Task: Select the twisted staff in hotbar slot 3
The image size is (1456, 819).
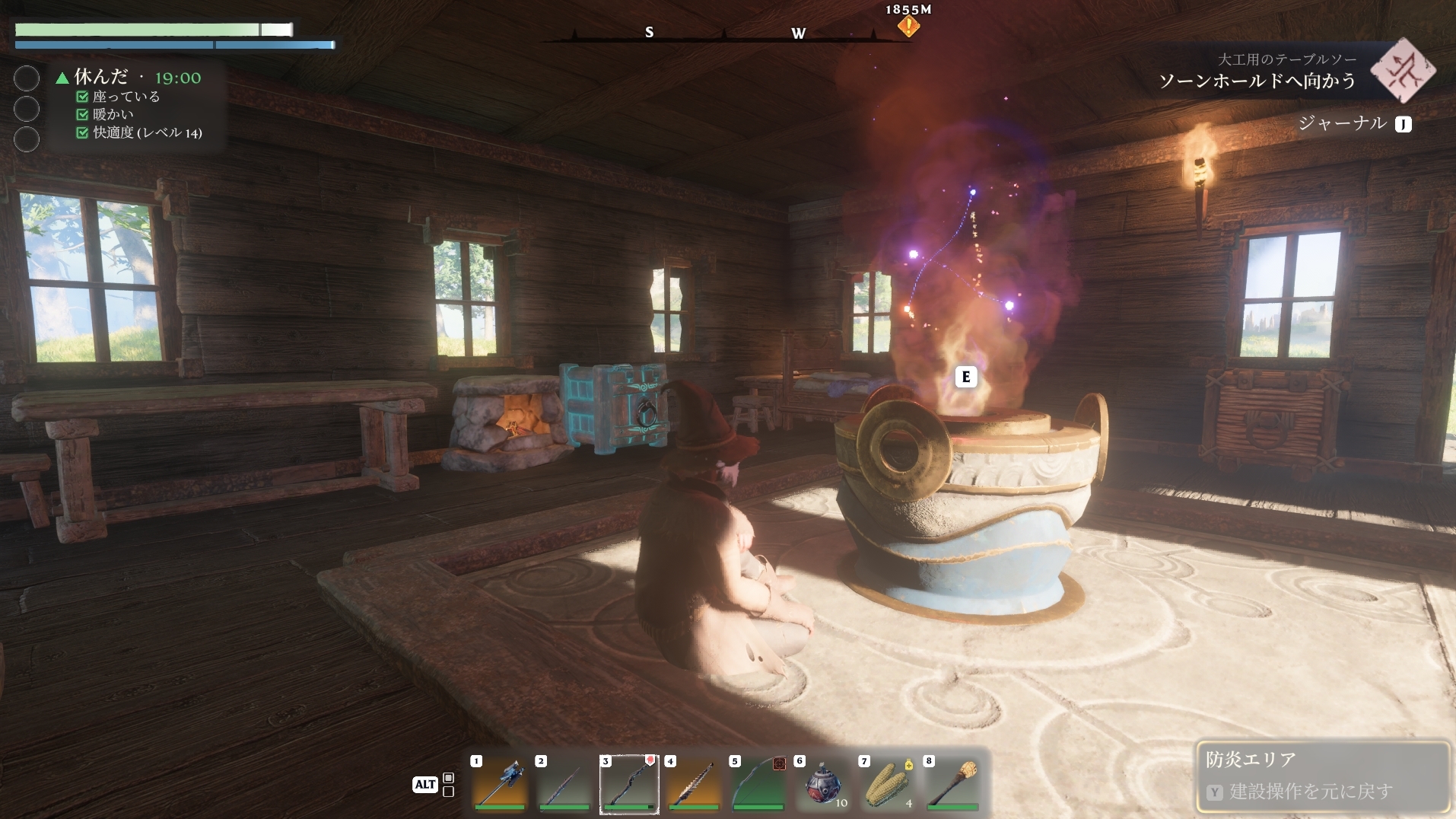Action: point(629,784)
